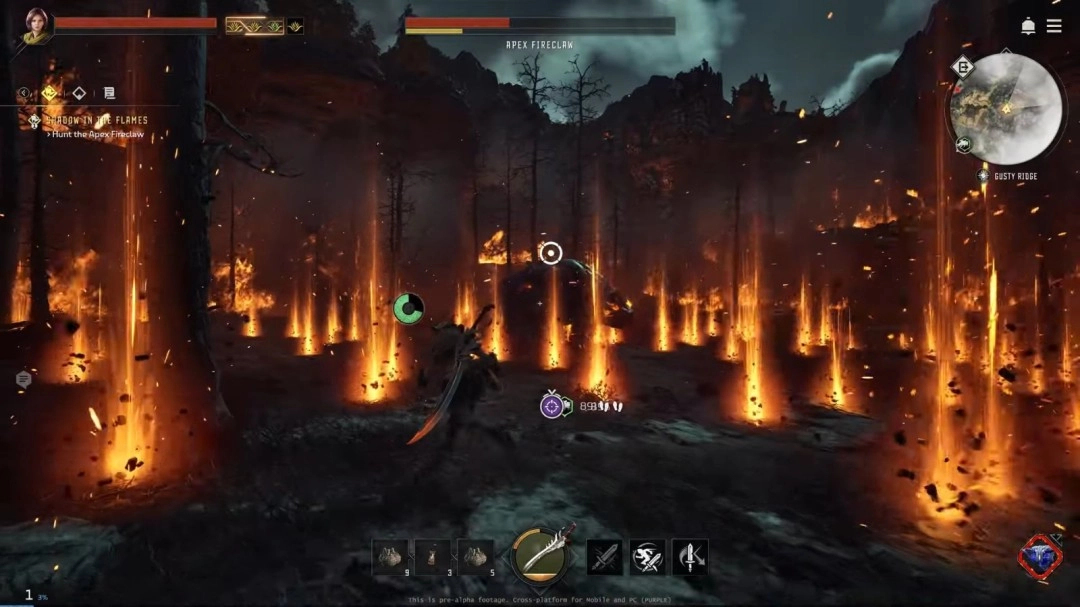The height and width of the screenshot is (607, 1080).
Task: Switch to the yellow diamond tracker tab
Action: tap(49, 93)
